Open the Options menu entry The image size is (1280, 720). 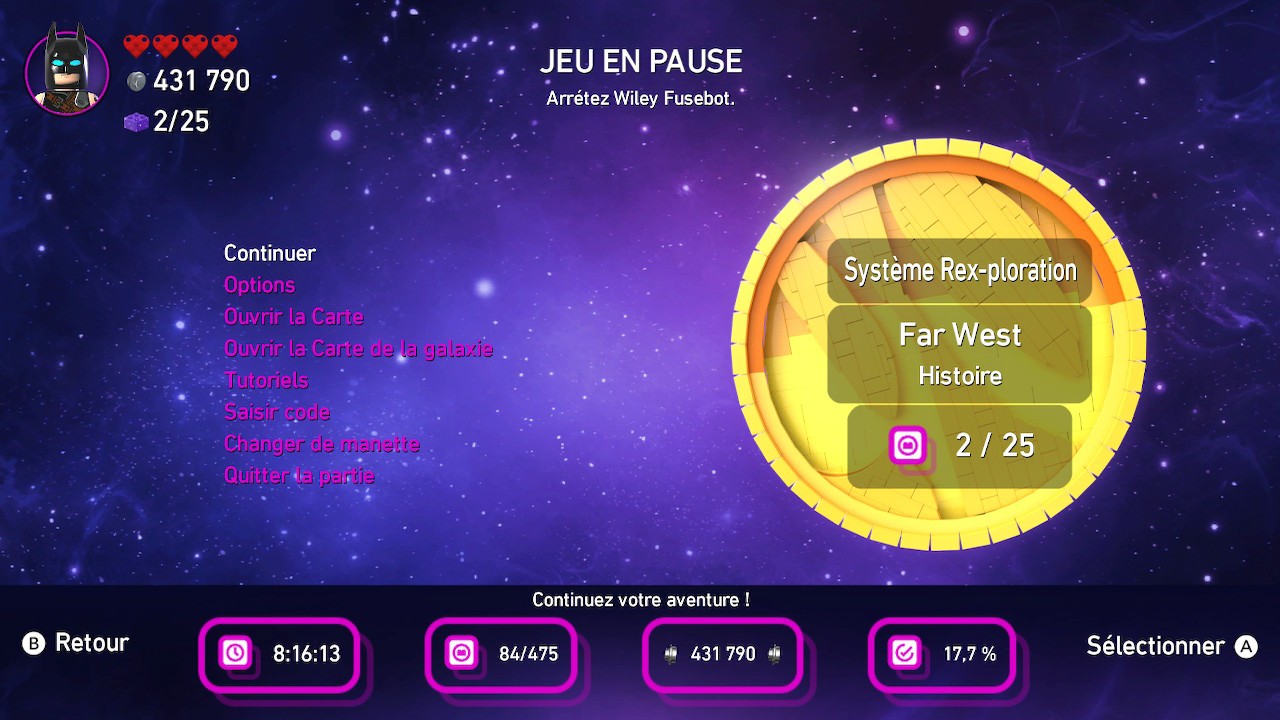point(259,285)
